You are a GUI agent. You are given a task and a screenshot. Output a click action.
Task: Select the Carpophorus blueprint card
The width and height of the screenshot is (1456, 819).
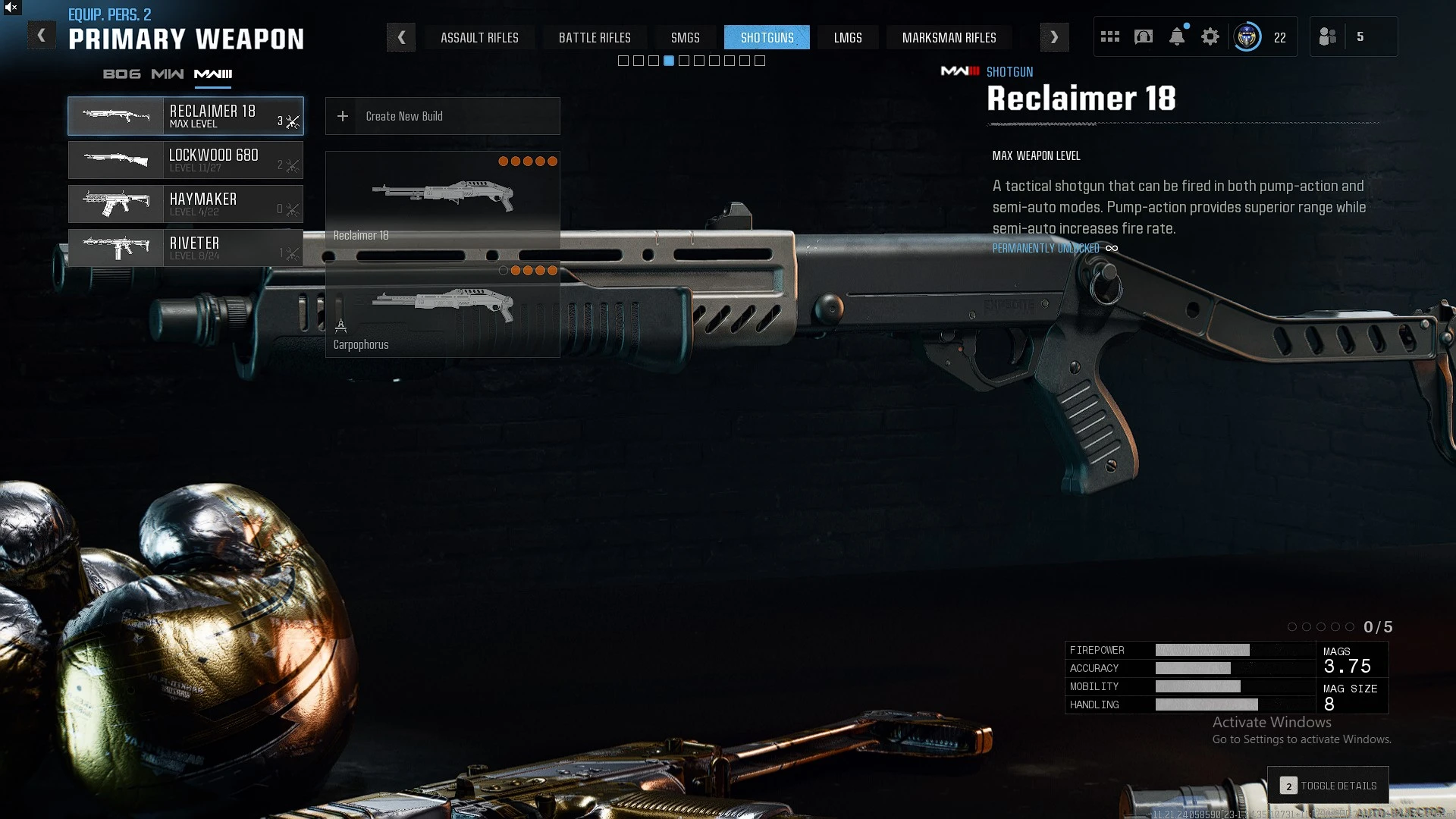[442, 309]
